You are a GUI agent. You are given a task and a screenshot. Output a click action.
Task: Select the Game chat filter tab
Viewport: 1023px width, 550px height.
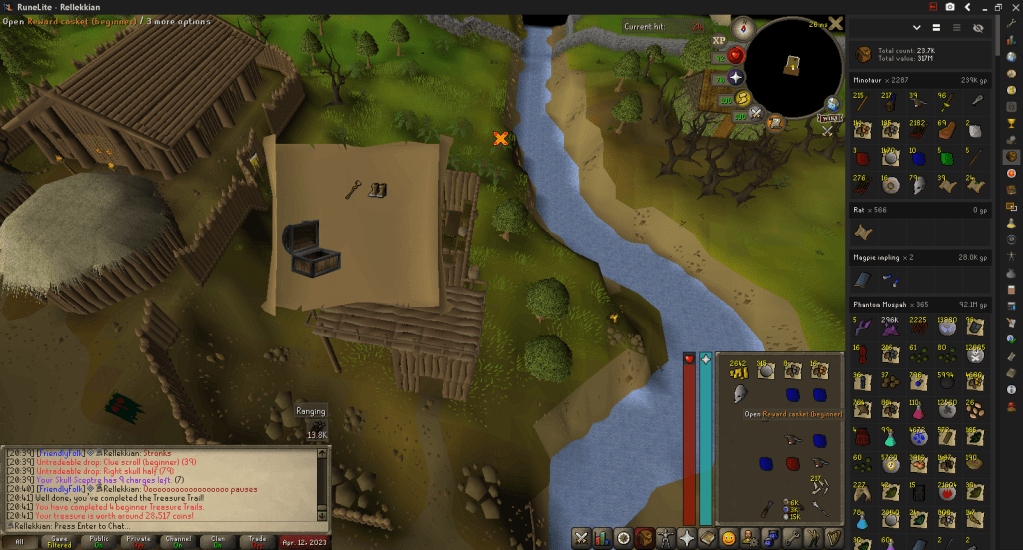tap(58, 541)
